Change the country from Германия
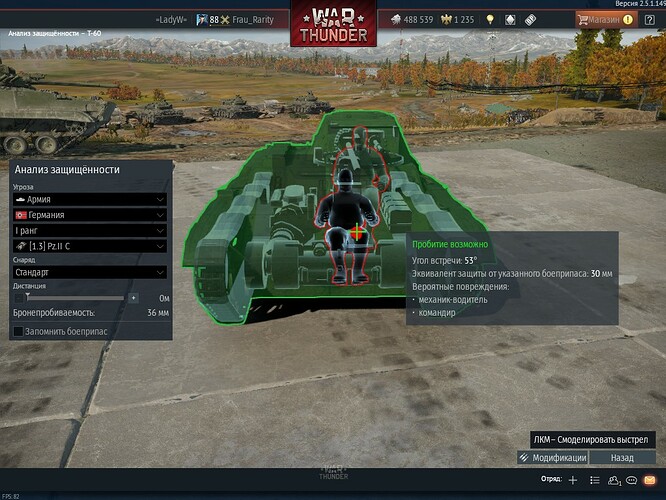Screen dimensions: 666x500 (x=88, y=214)
